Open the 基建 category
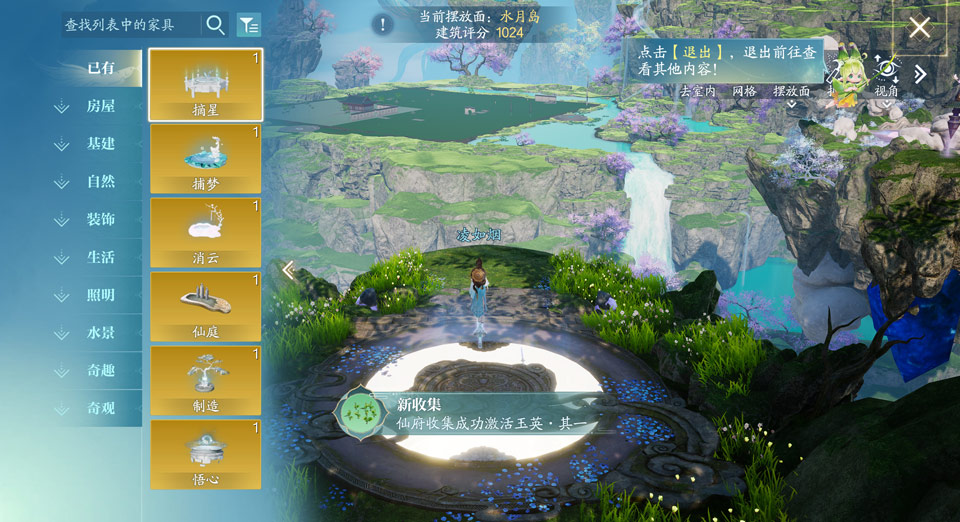The image size is (960, 522). tap(100, 144)
